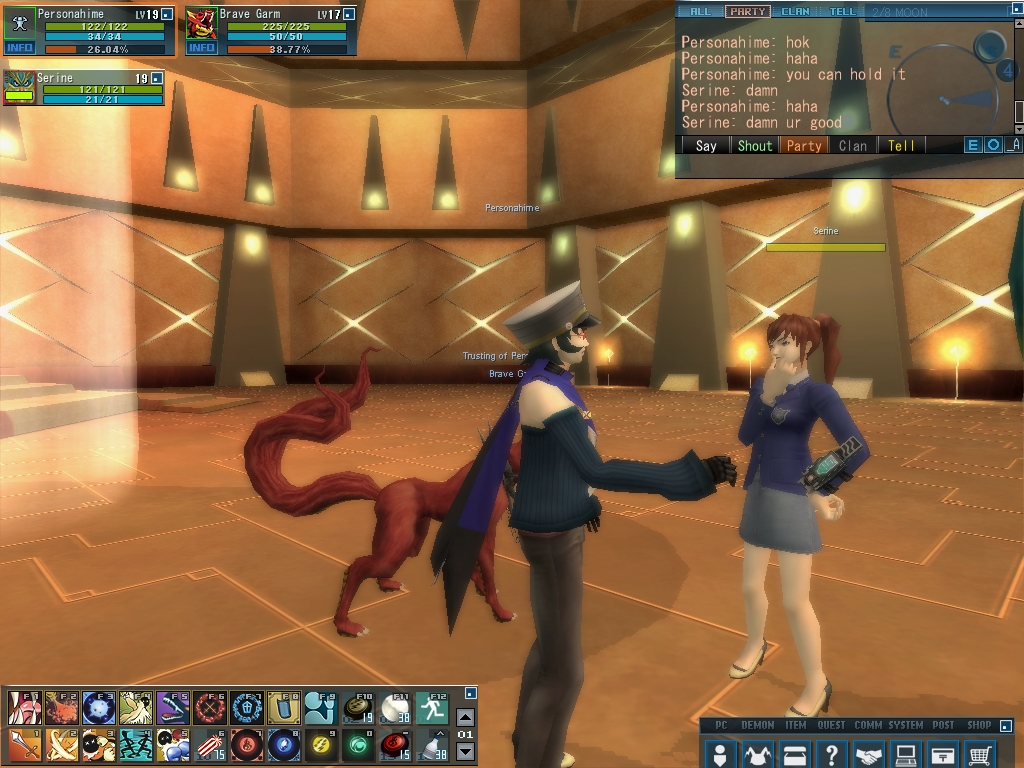Viewport: 1024px width, 768px height.
Task: Show the Quest question-mark menu
Action: [832, 753]
